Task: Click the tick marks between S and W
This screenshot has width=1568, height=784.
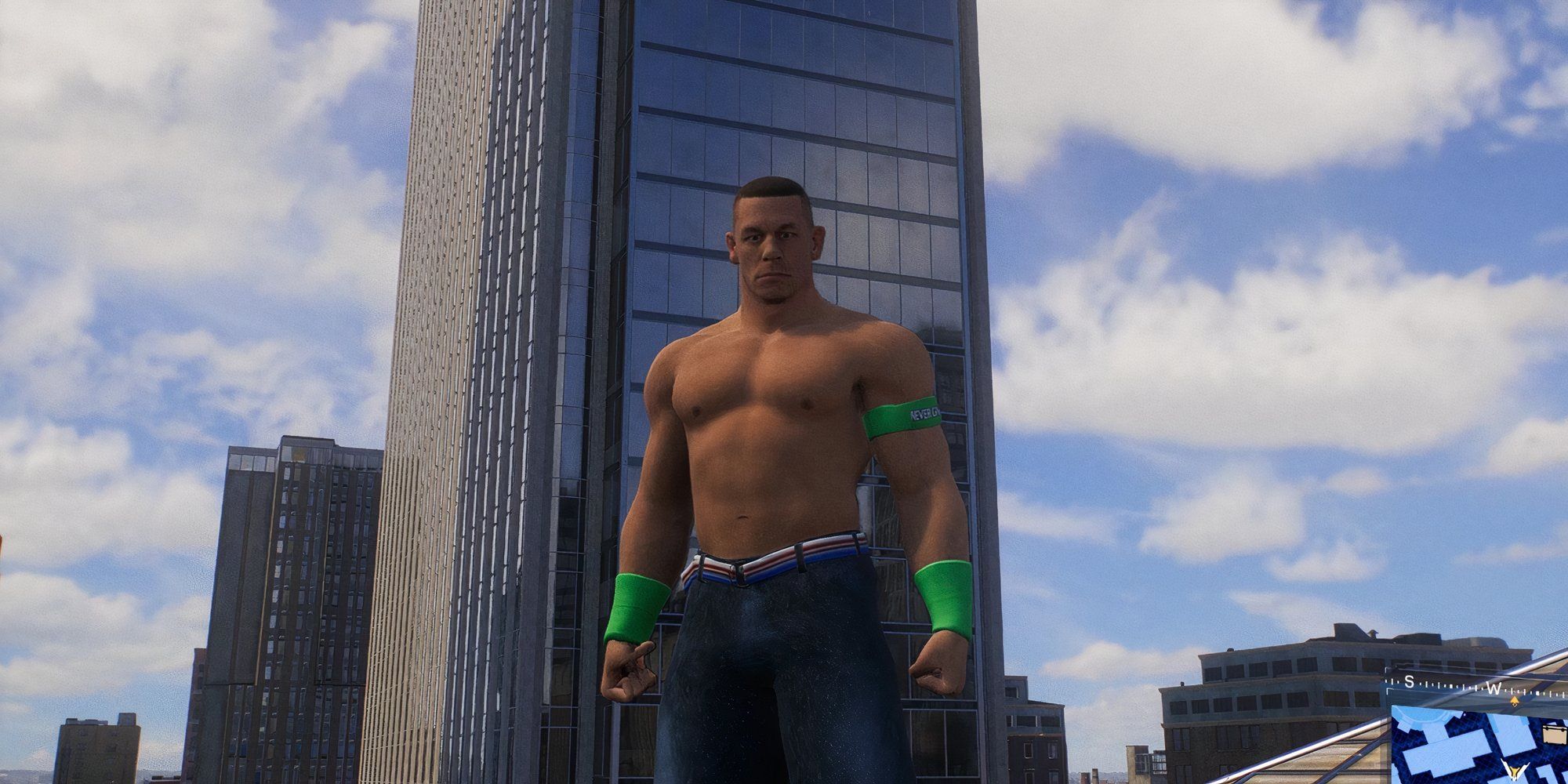Action: (1451, 686)
